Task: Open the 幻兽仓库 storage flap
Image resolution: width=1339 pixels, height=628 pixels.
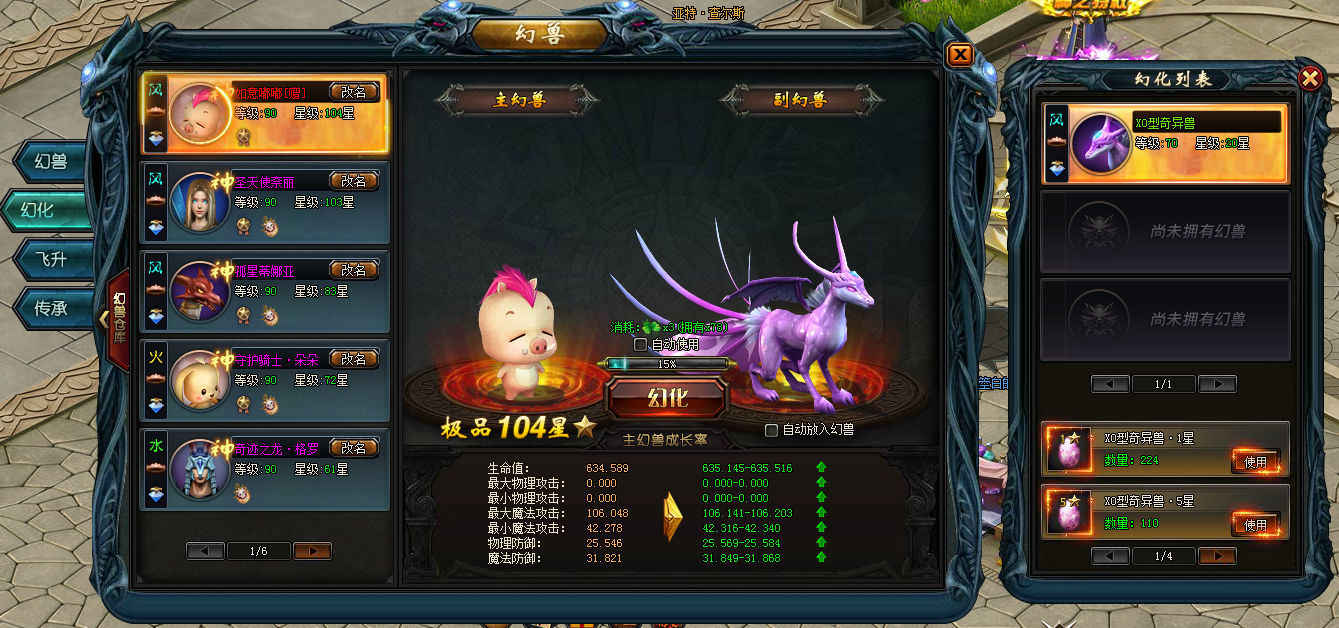Action: tap(117, 318)
